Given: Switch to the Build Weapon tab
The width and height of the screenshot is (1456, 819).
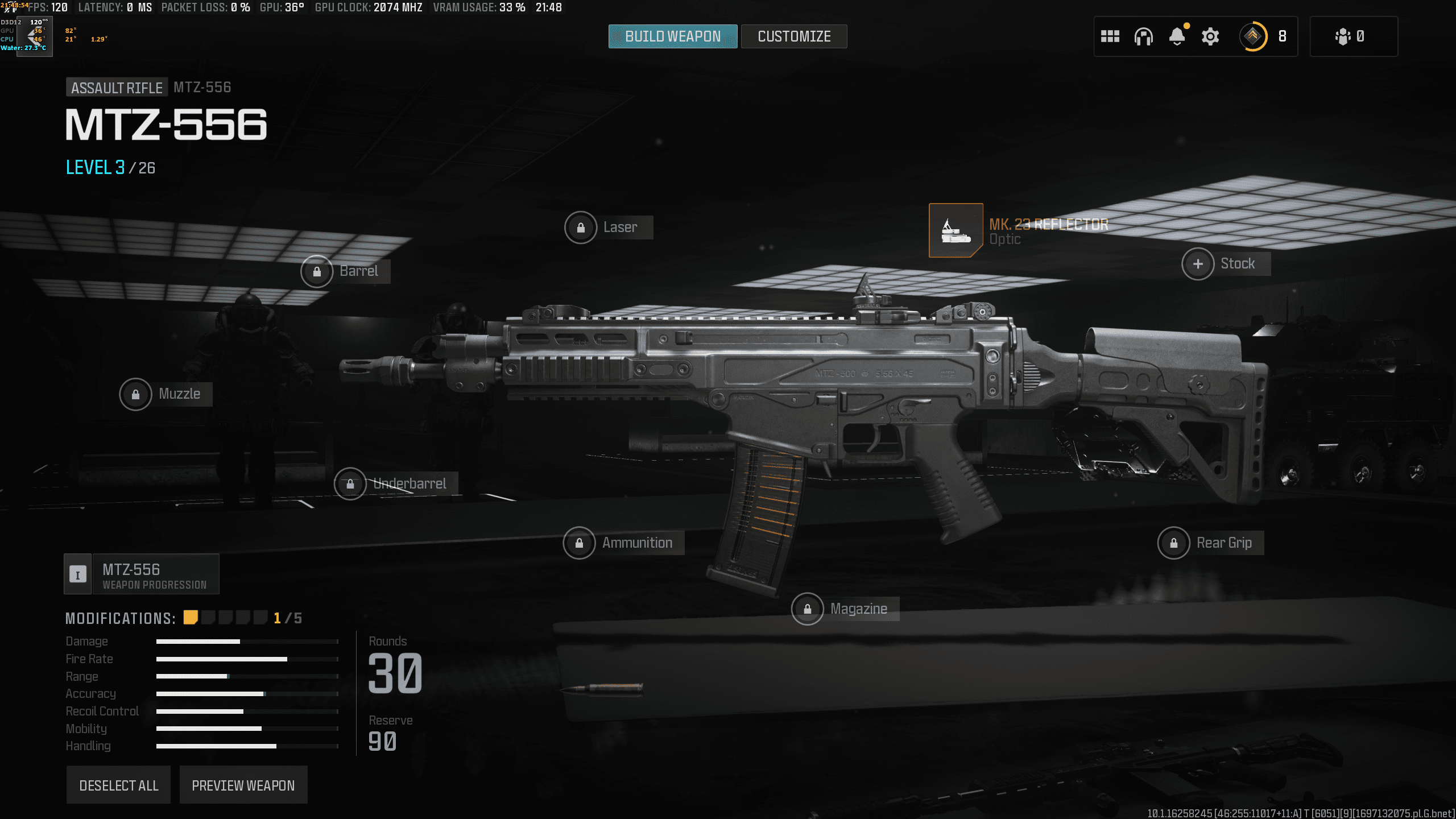Looking at the screenshot, I should [x=672, y=36].
